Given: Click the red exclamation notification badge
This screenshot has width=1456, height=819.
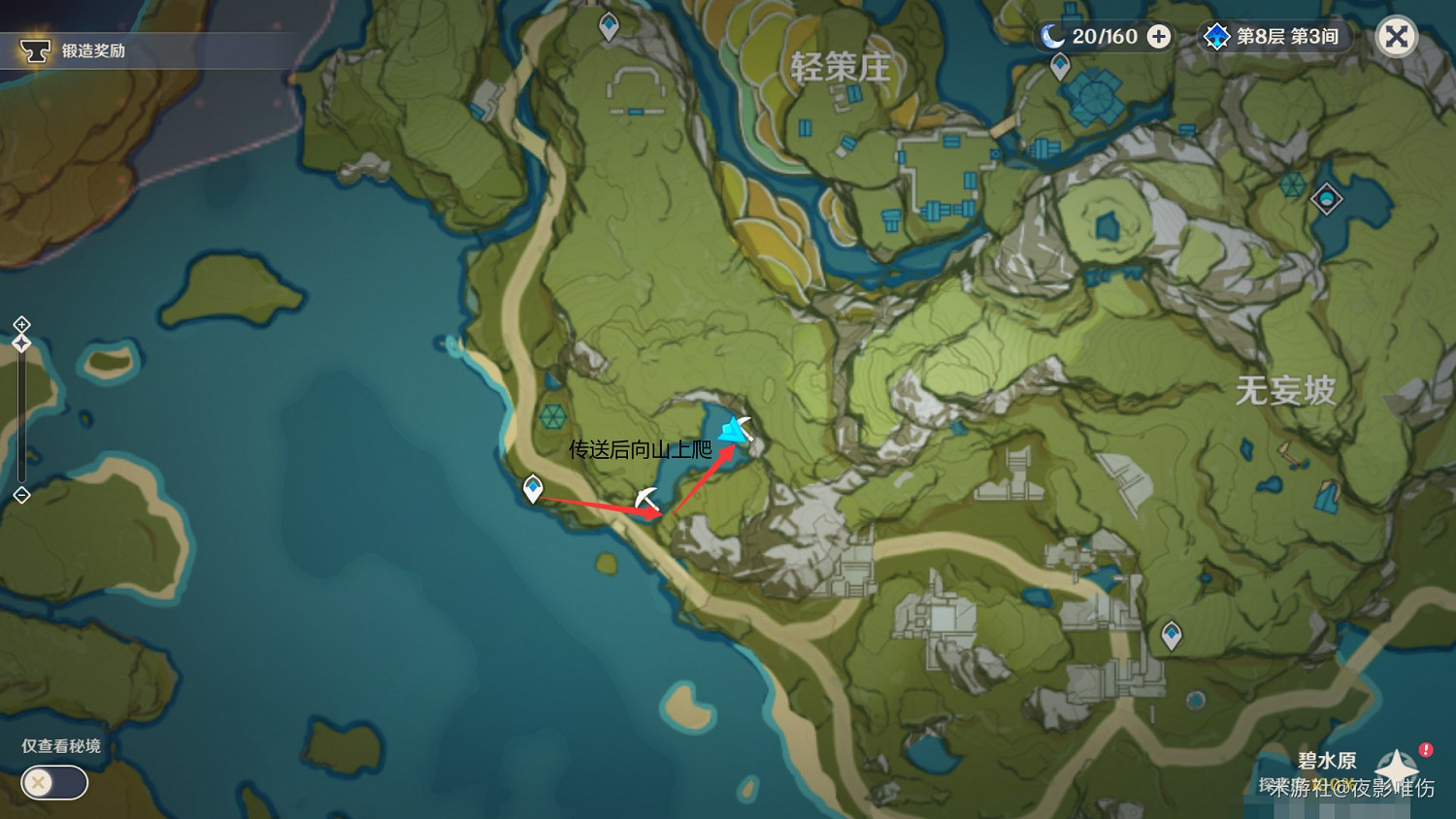Looking at the screenshot, I should 1423,750.
